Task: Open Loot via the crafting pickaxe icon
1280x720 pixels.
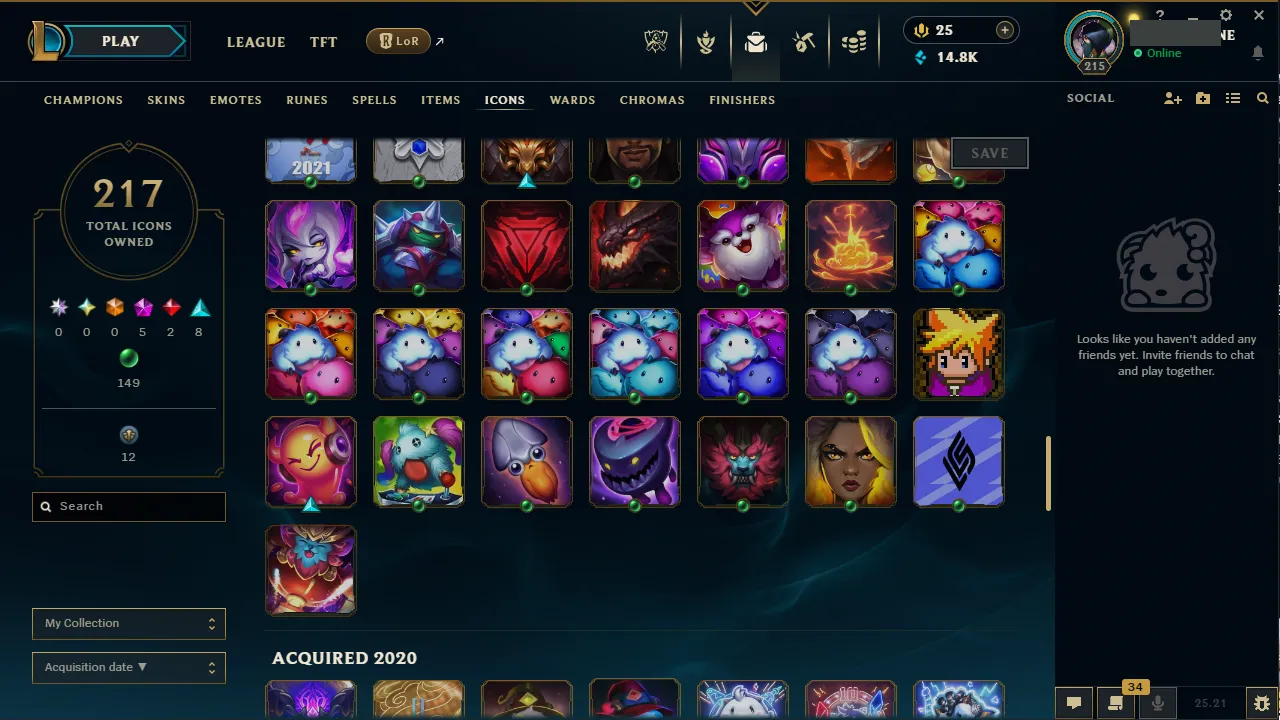Action: (804, 41)
